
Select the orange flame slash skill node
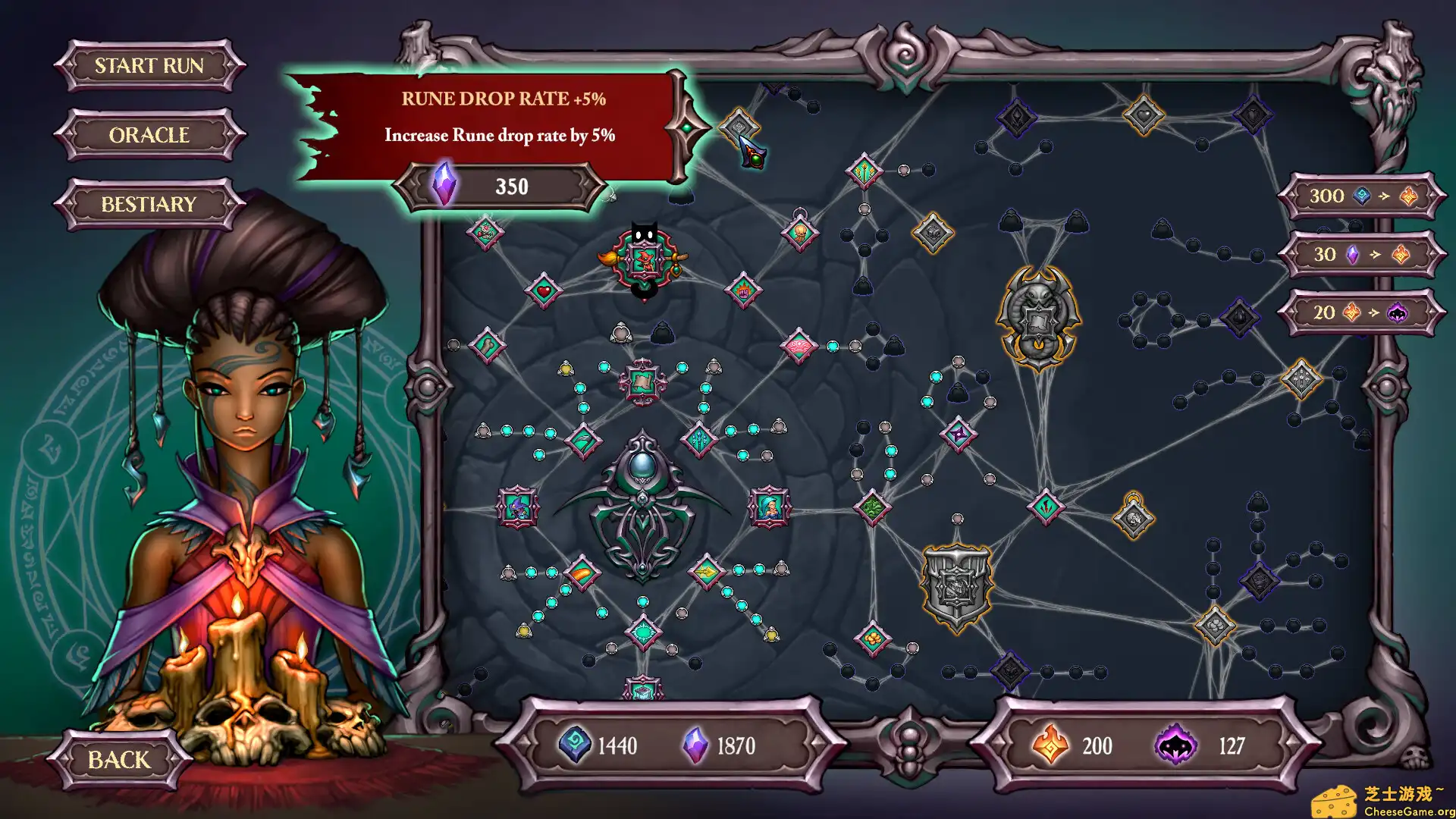point(582,573)
